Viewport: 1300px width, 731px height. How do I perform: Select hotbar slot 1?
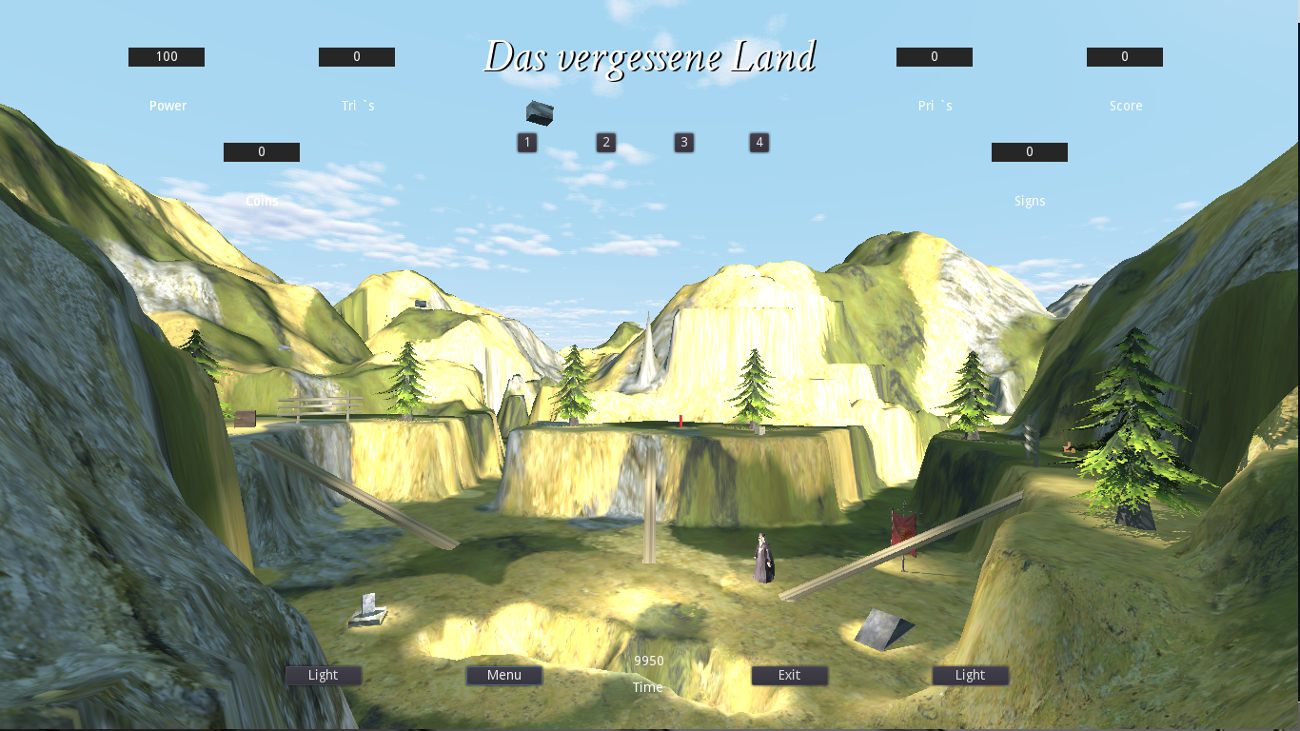527,142
